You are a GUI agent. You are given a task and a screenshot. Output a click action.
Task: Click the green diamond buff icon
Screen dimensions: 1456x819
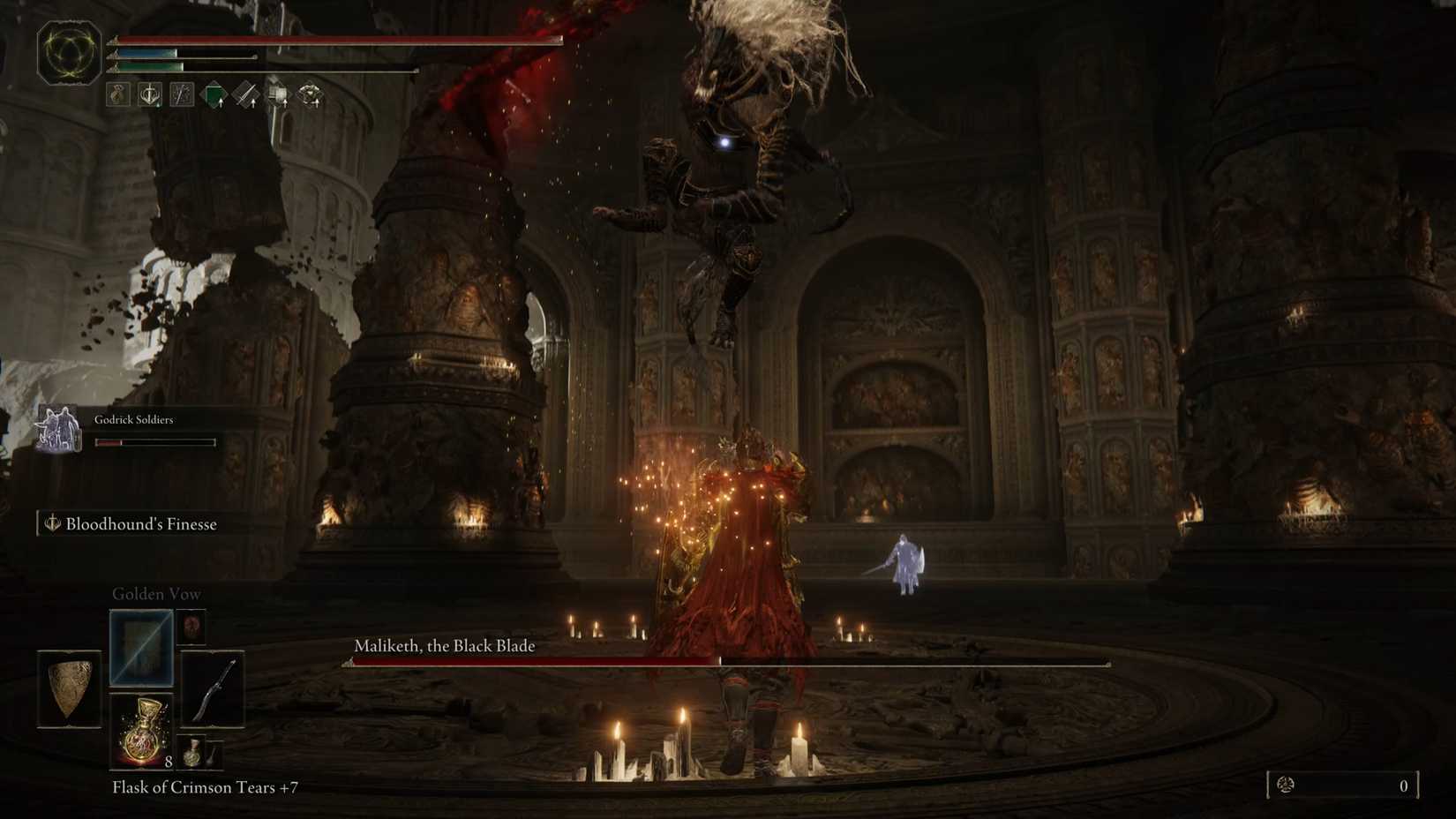[215, 94]
